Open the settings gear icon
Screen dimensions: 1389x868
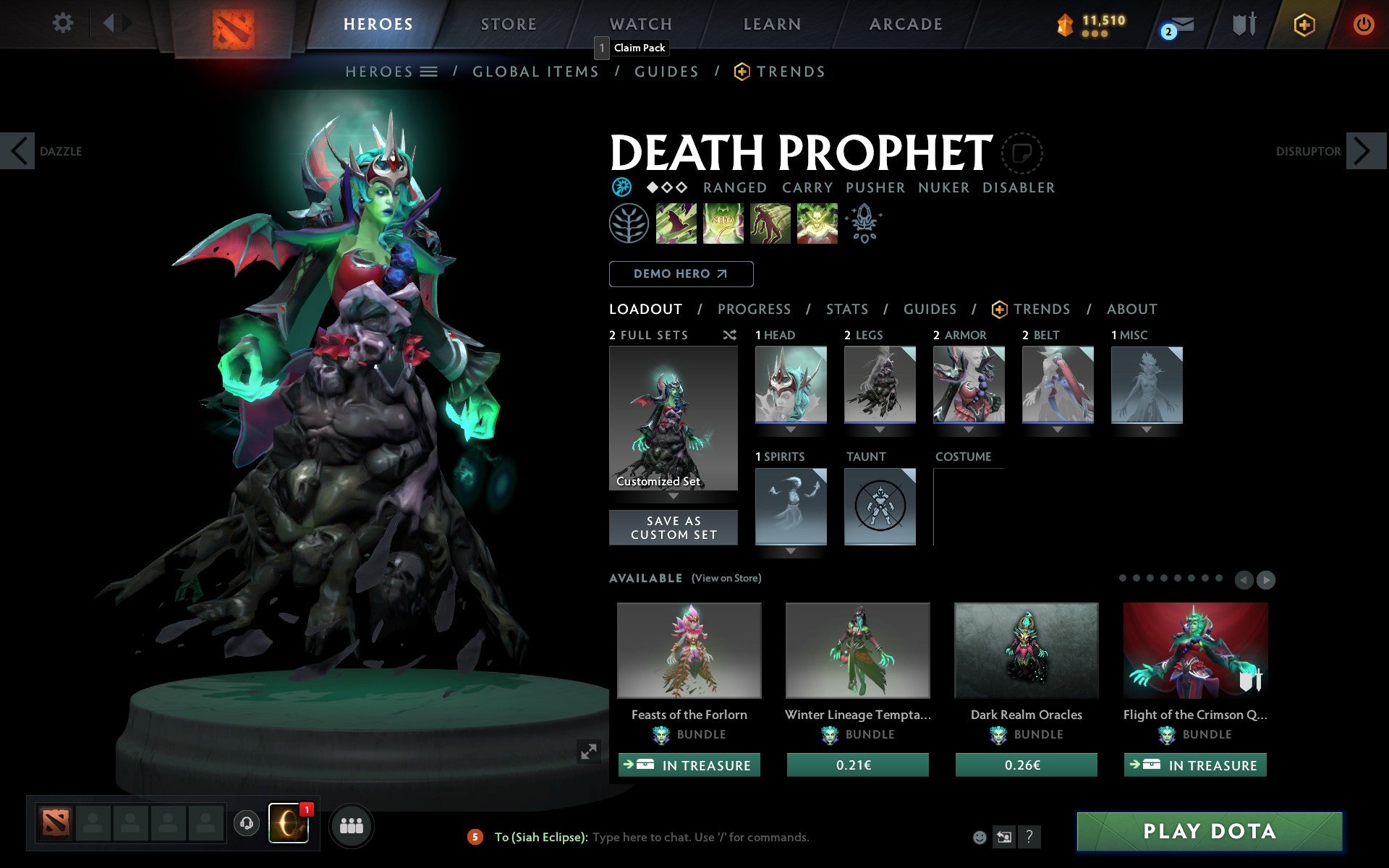coord(63,23)
